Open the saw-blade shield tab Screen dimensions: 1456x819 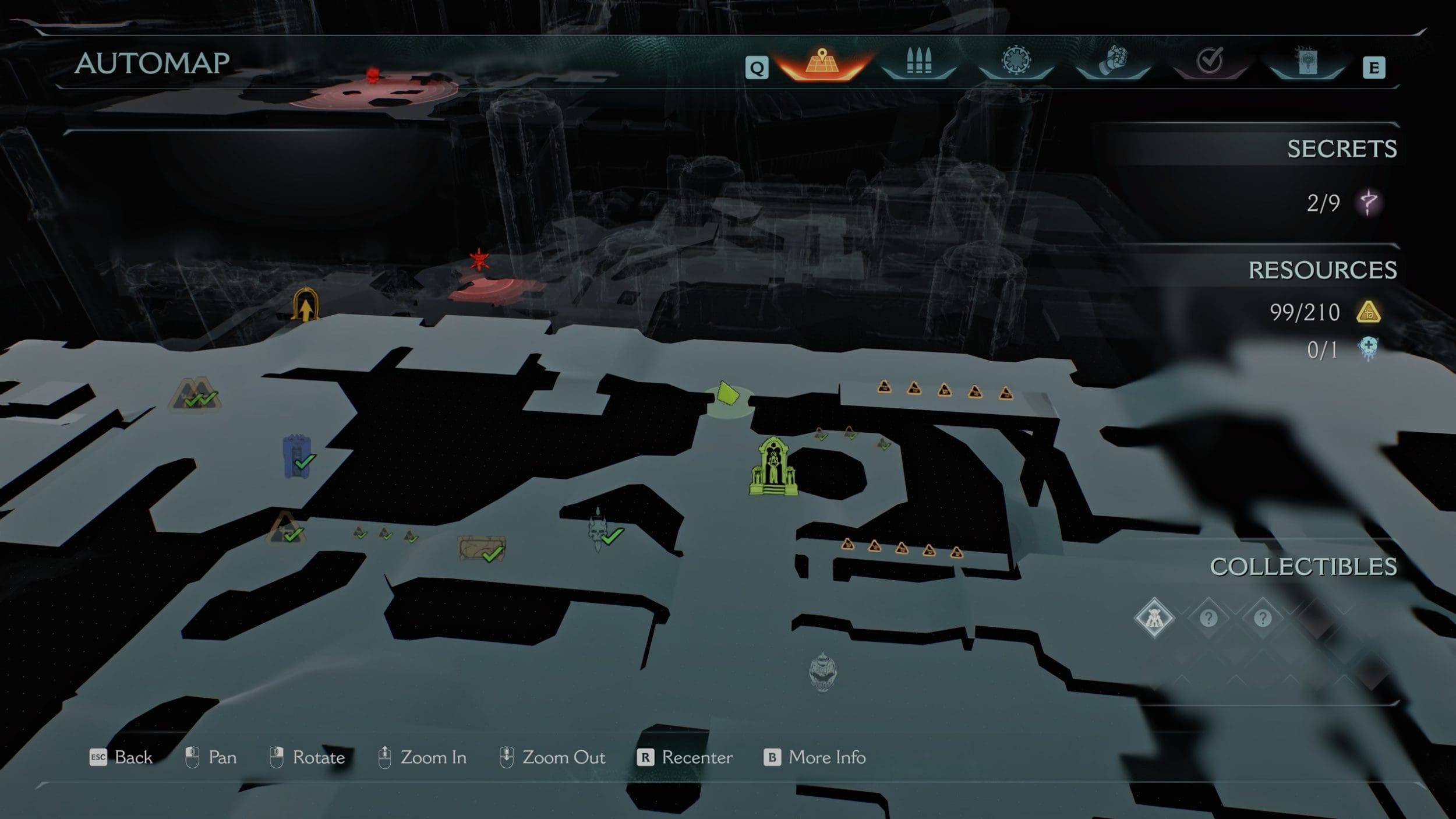[1016, 61]
